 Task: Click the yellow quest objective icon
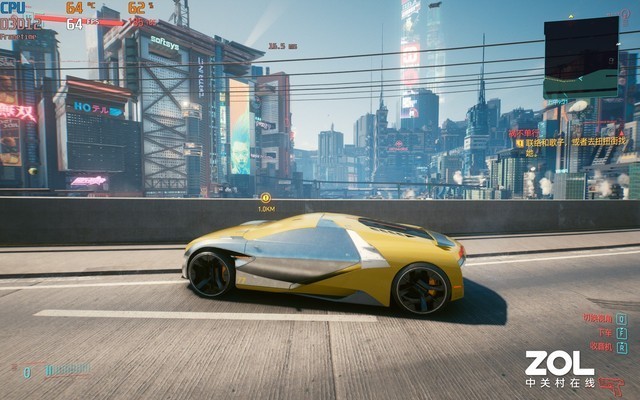coord(520,143)
